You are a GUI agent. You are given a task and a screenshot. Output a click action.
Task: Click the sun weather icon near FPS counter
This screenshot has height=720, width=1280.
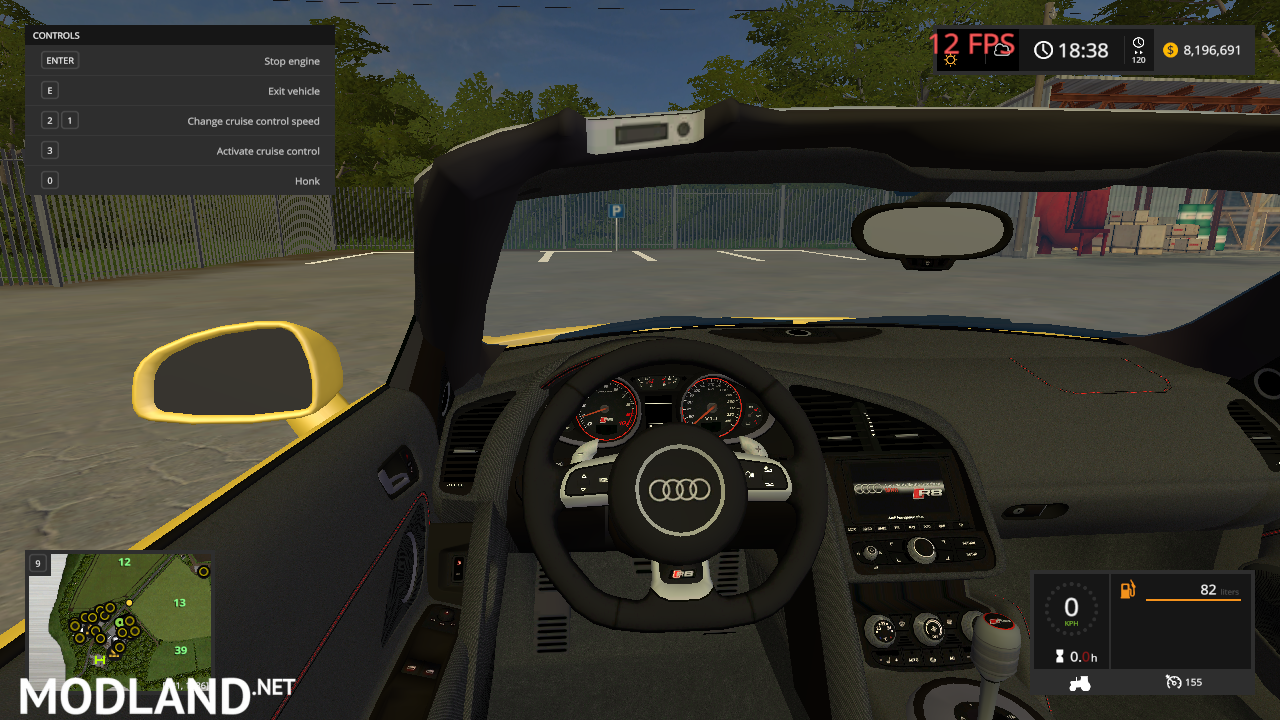pyautogui.click(x=951, y=60)
